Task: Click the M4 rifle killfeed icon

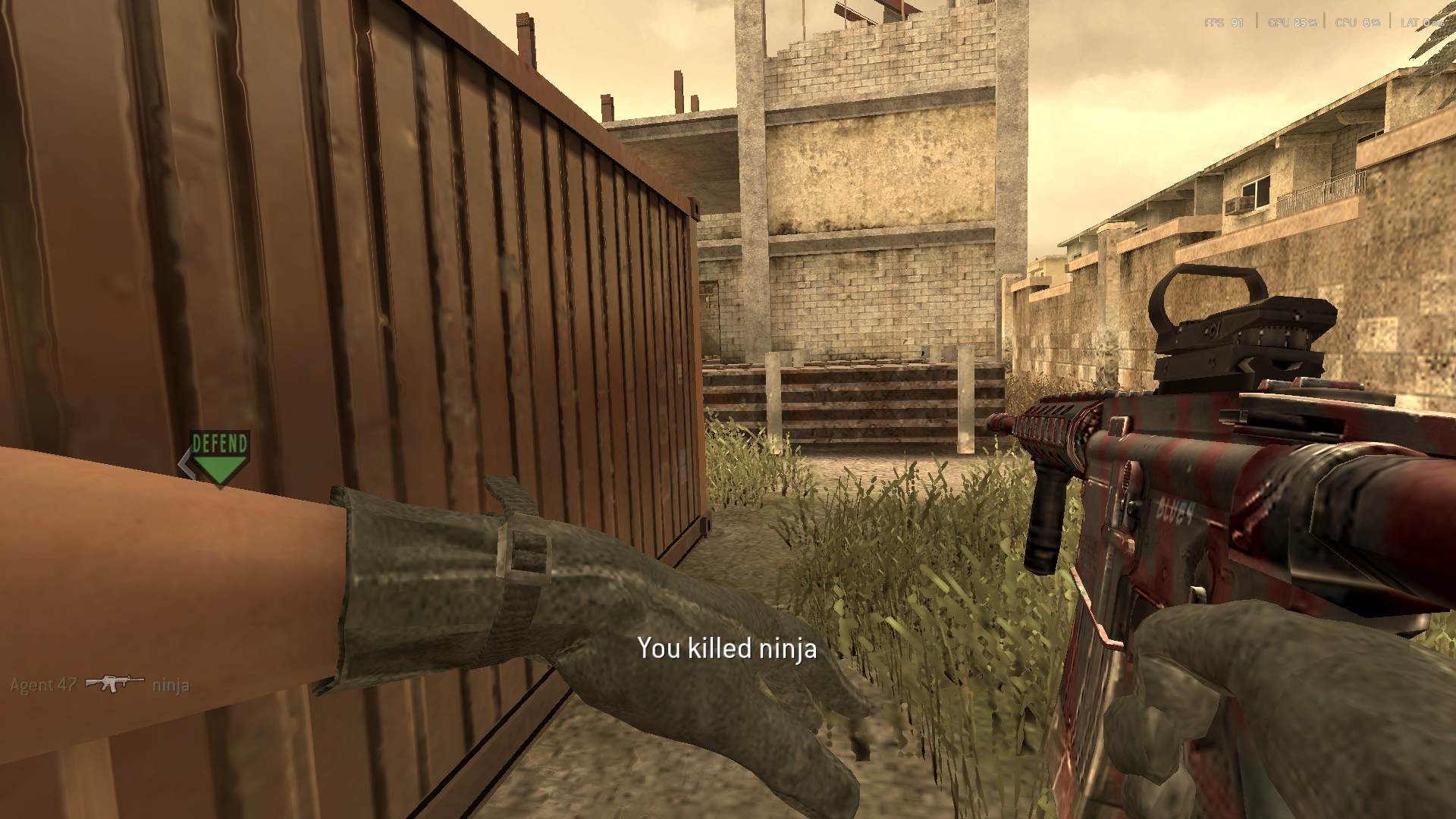Action: [114, 682]
